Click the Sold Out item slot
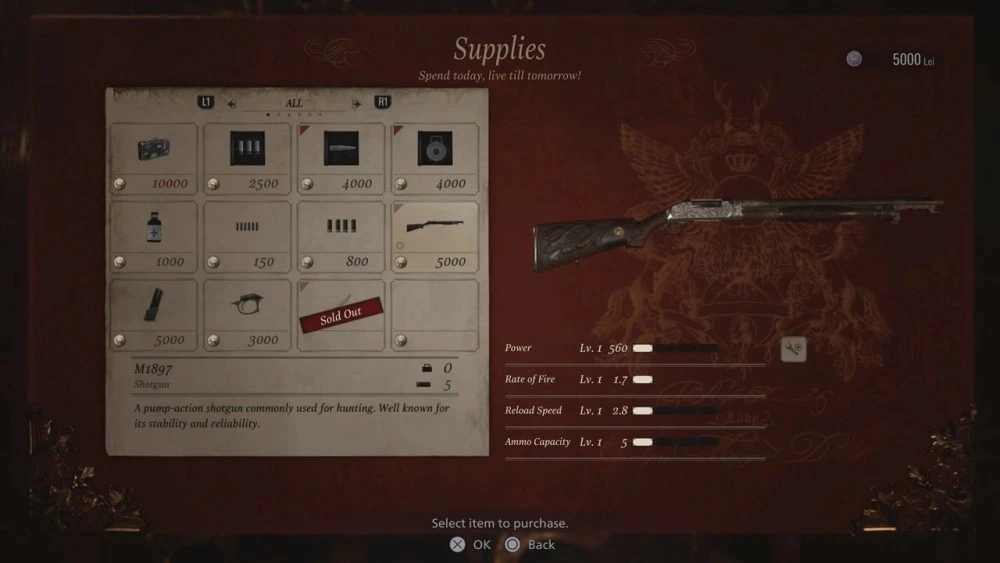 tap(341, 314)
